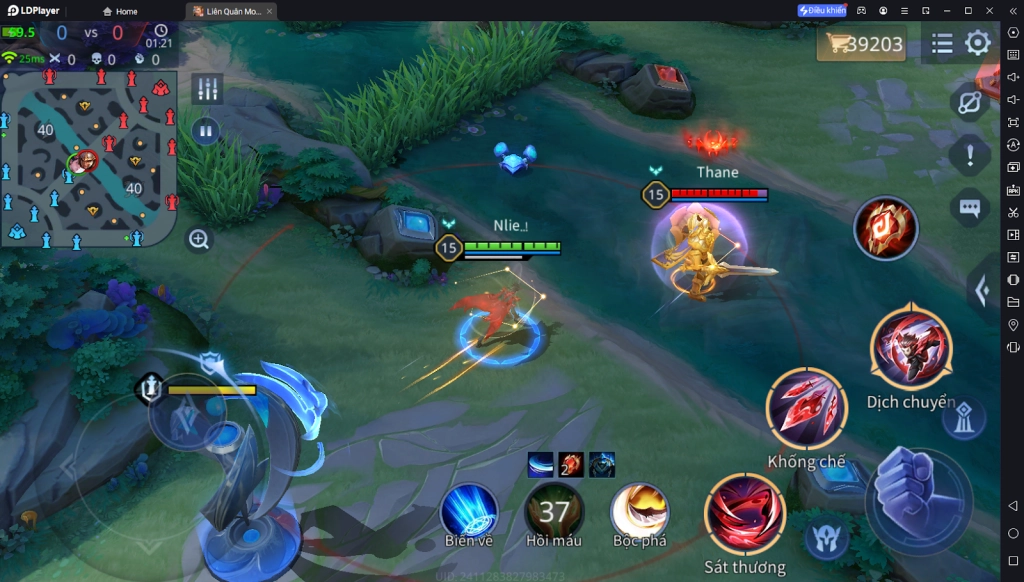Image resolution: width=1024 pixels, height=582 pixels.
Task: Send an alert with the exclamation ping
Action: click(969, 155)
